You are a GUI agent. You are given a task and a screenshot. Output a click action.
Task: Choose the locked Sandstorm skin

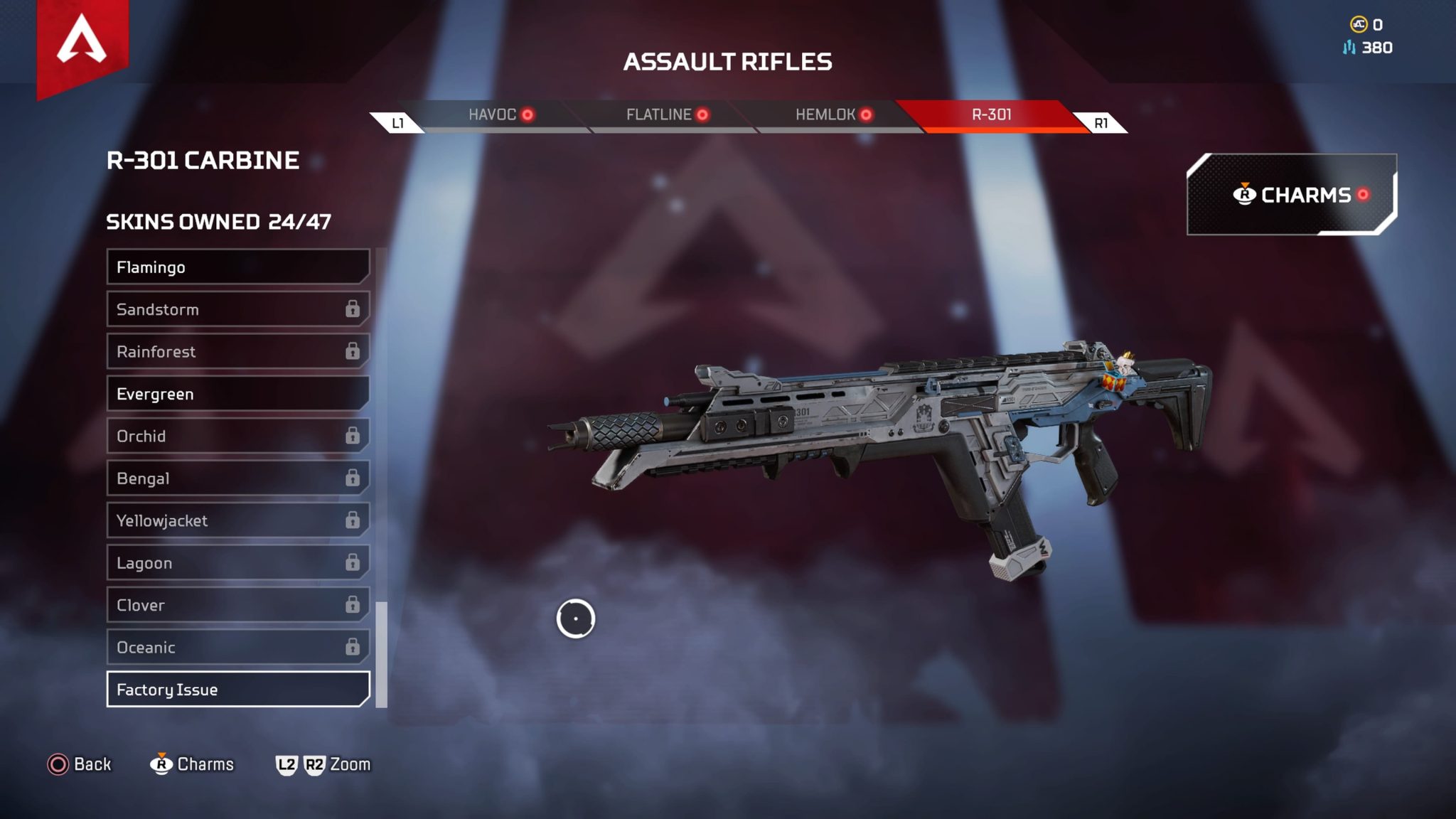pyautogui.click(x=237, y=309)
